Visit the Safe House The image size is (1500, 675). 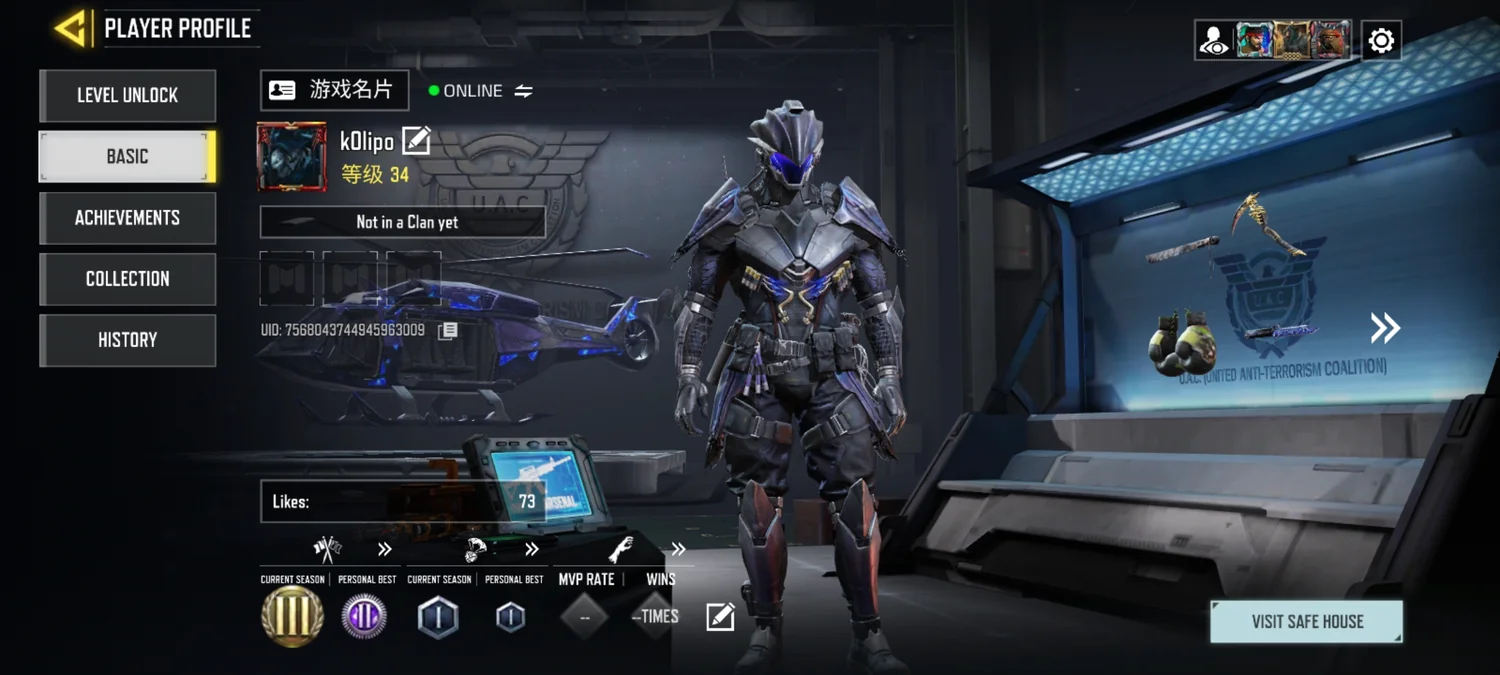click(1306, 622)
